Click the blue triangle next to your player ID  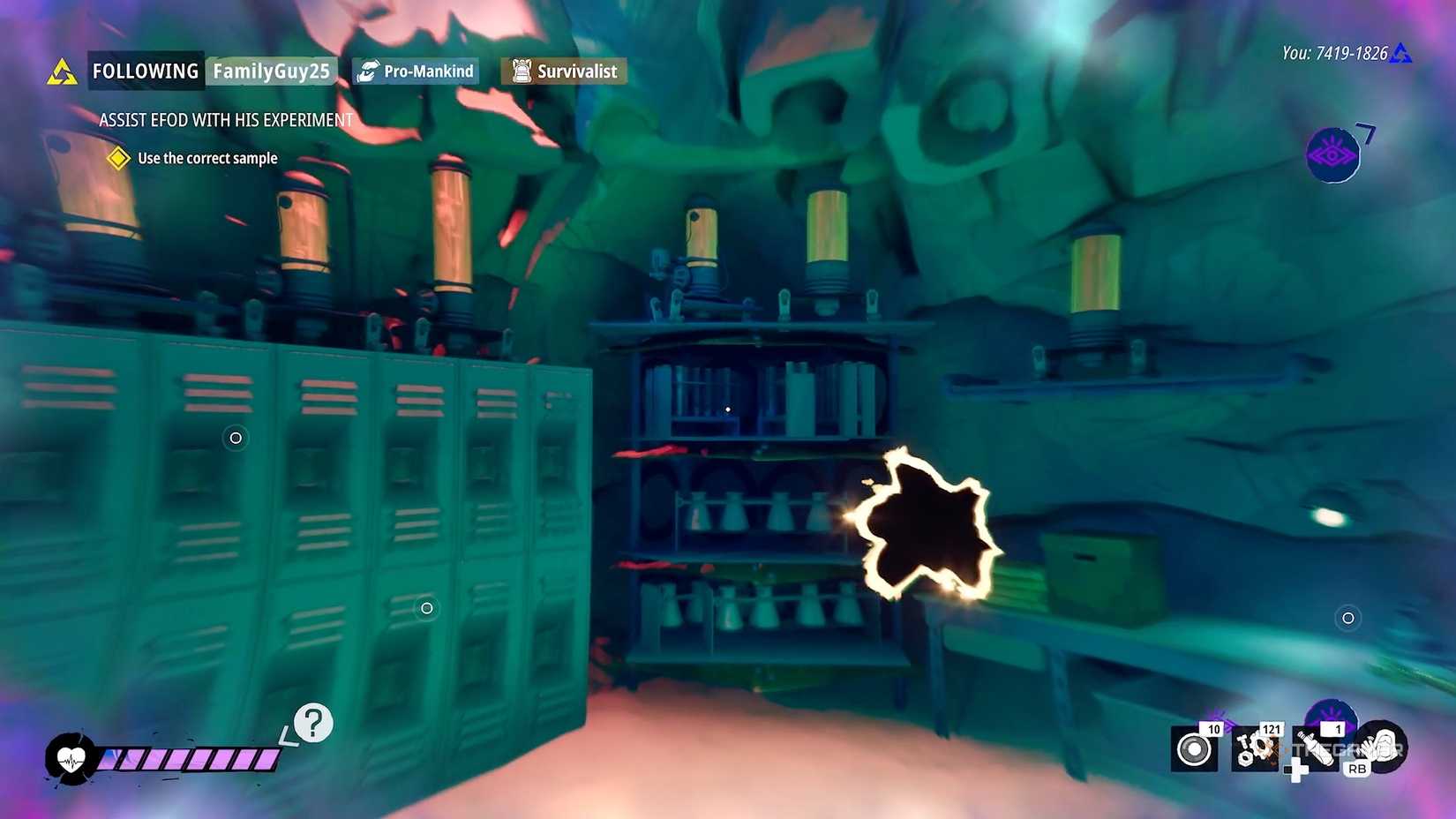click(x=1401, y=53)
